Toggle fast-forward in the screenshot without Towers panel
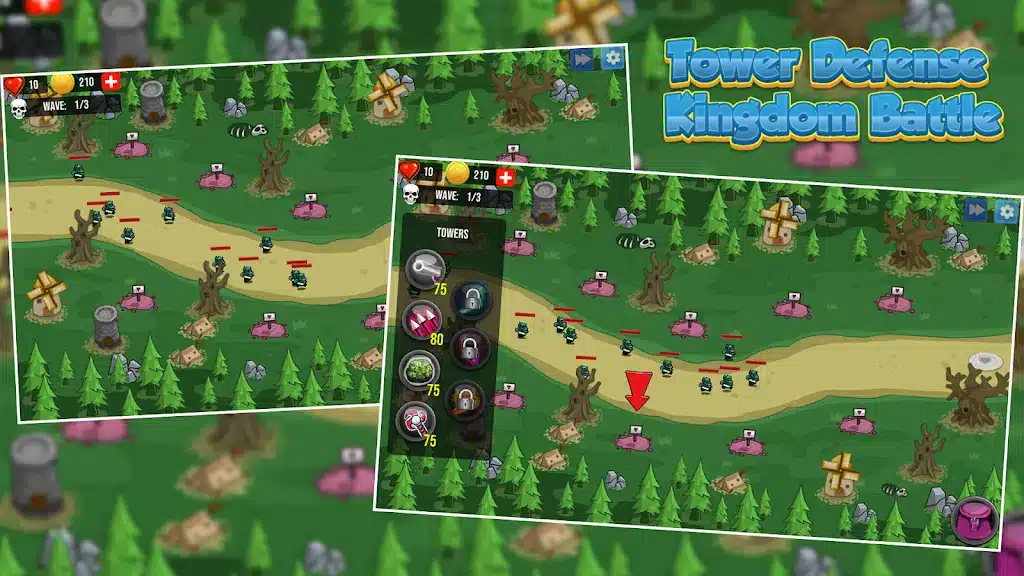 tap(582, 59)
